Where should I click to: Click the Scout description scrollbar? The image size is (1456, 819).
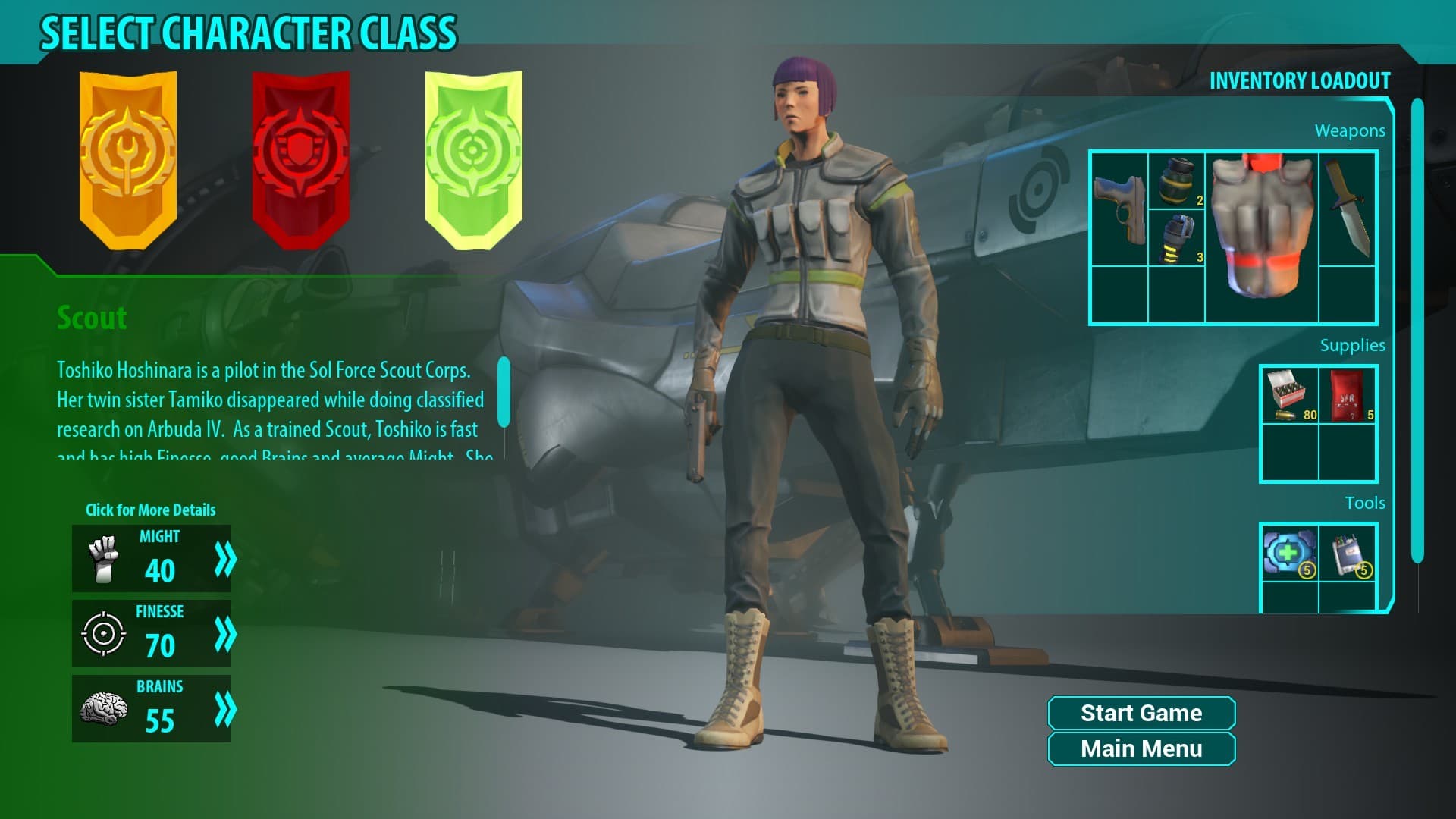pyautogui.click(x=504, y=391)
